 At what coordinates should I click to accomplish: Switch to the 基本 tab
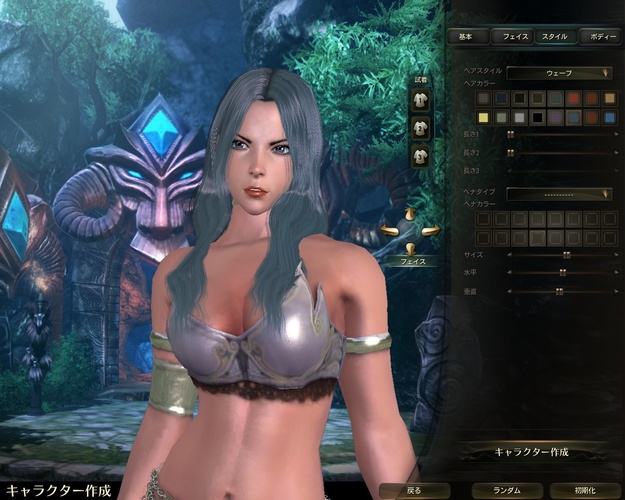click(466, 36)
